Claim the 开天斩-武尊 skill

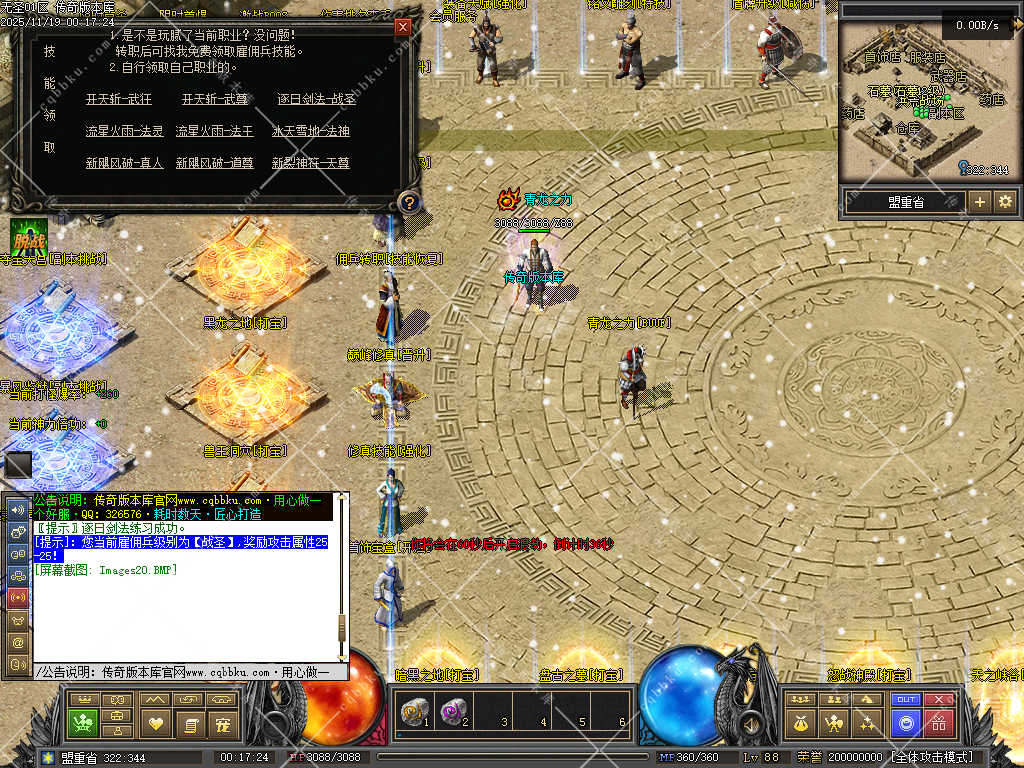215,99
